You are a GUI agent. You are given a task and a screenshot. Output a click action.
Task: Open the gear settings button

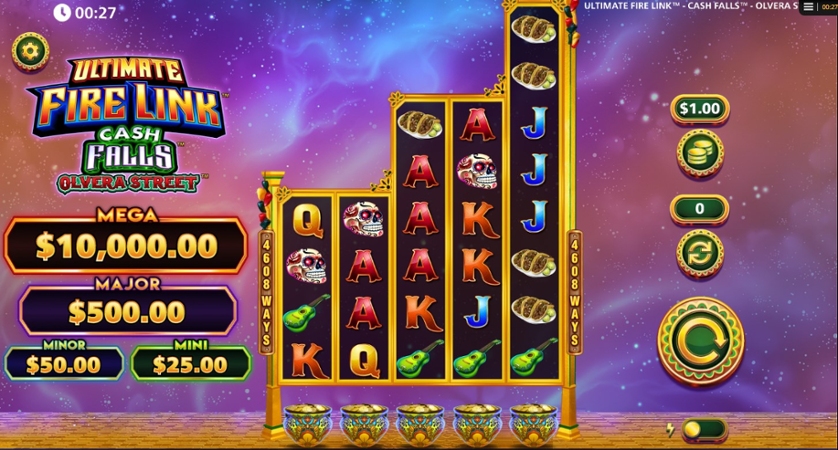click(30, 50)
